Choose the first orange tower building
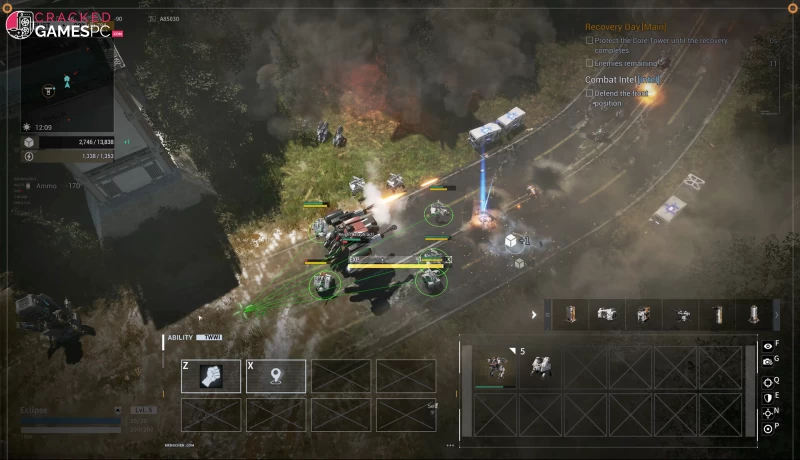This screenshot has height=460, width=800. (x=570, y=315)
